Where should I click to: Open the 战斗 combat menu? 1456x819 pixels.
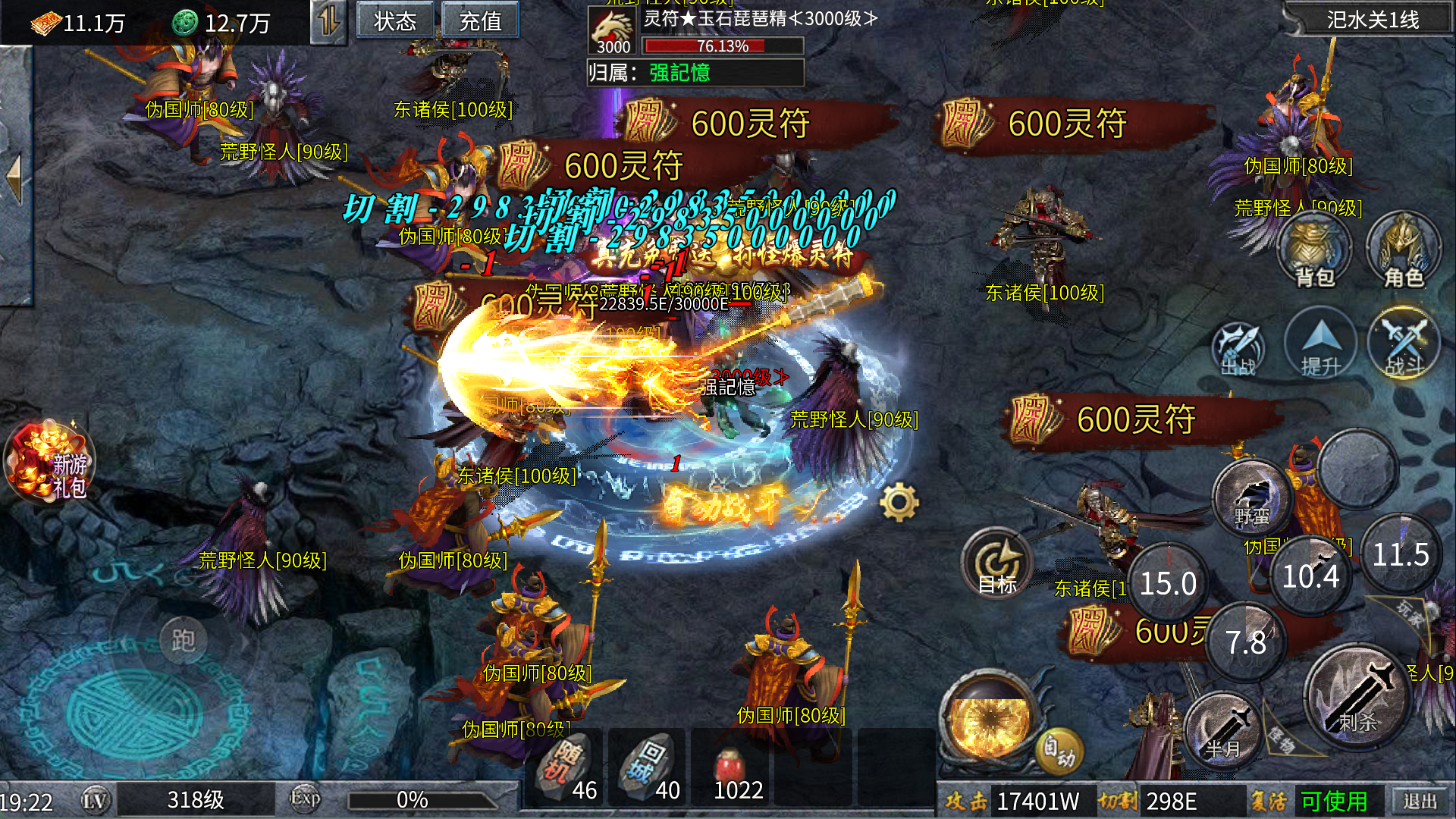[x=1404, y=346]
